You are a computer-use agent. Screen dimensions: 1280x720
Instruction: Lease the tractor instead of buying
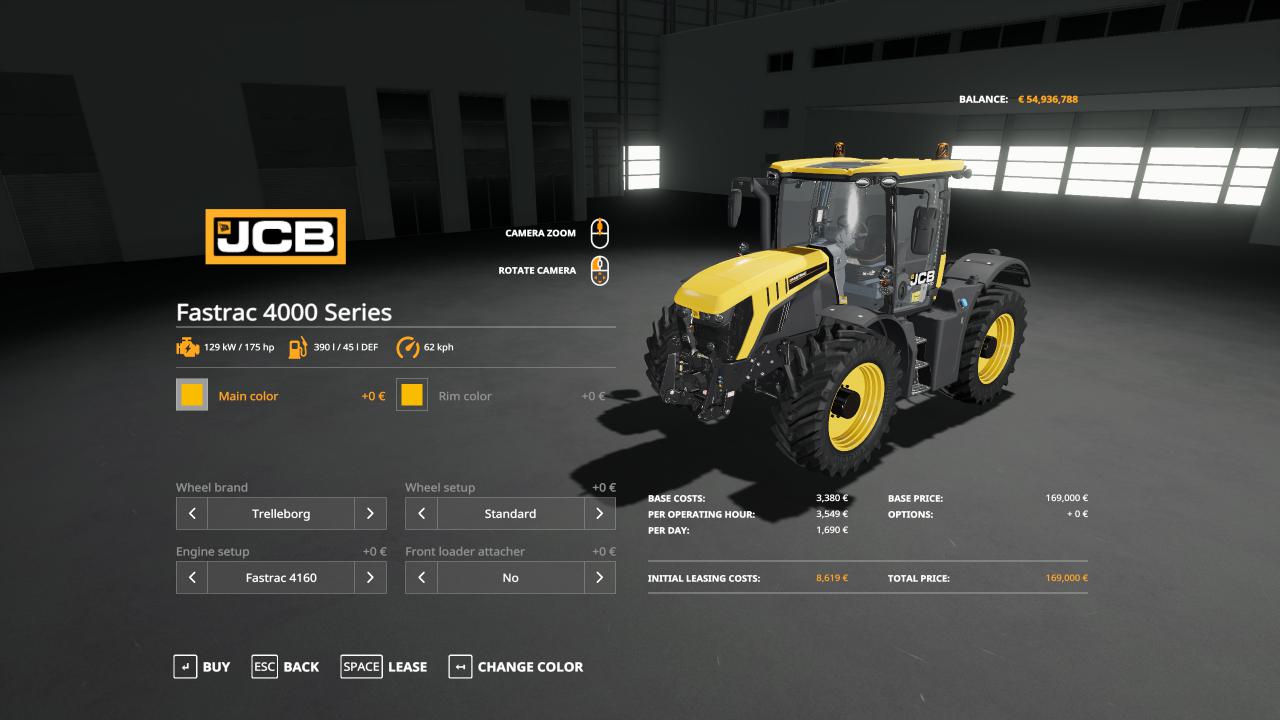(384, 667)
